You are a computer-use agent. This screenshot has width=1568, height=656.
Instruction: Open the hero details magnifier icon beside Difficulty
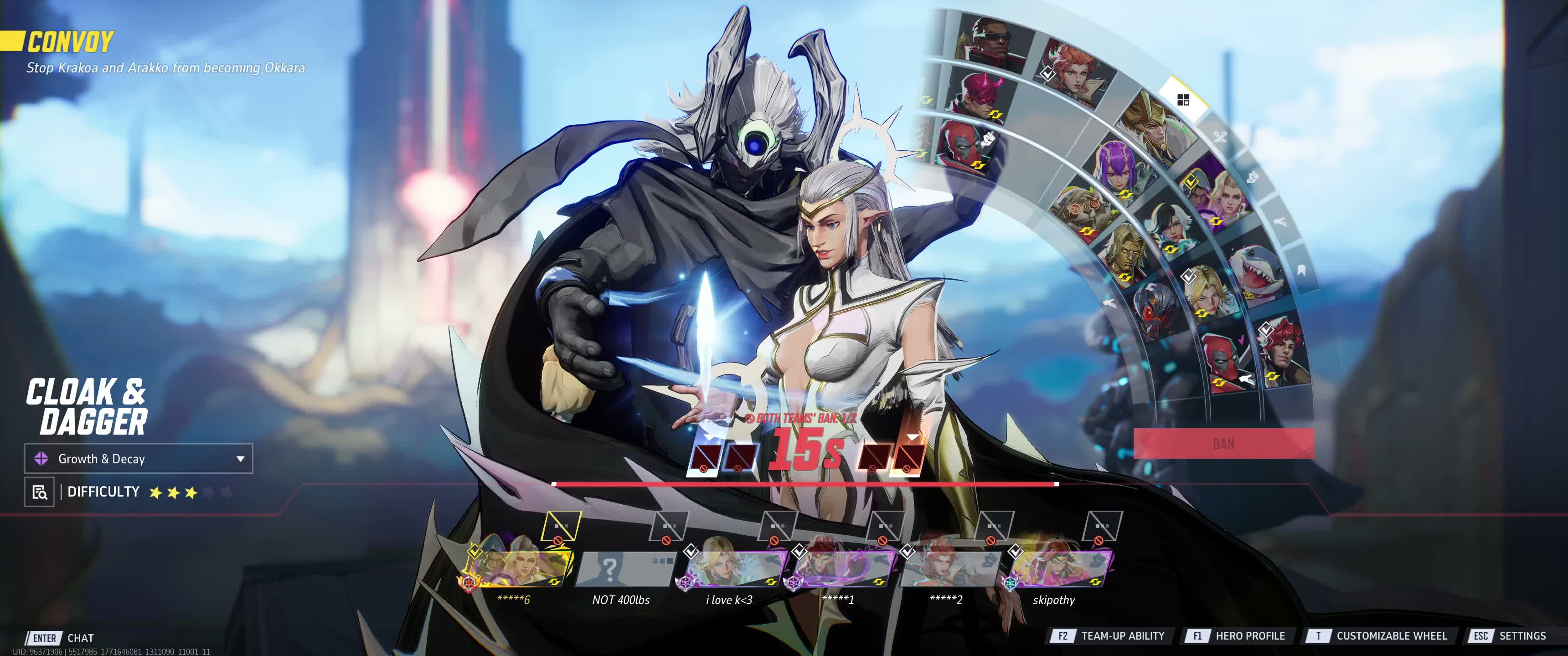40,492
